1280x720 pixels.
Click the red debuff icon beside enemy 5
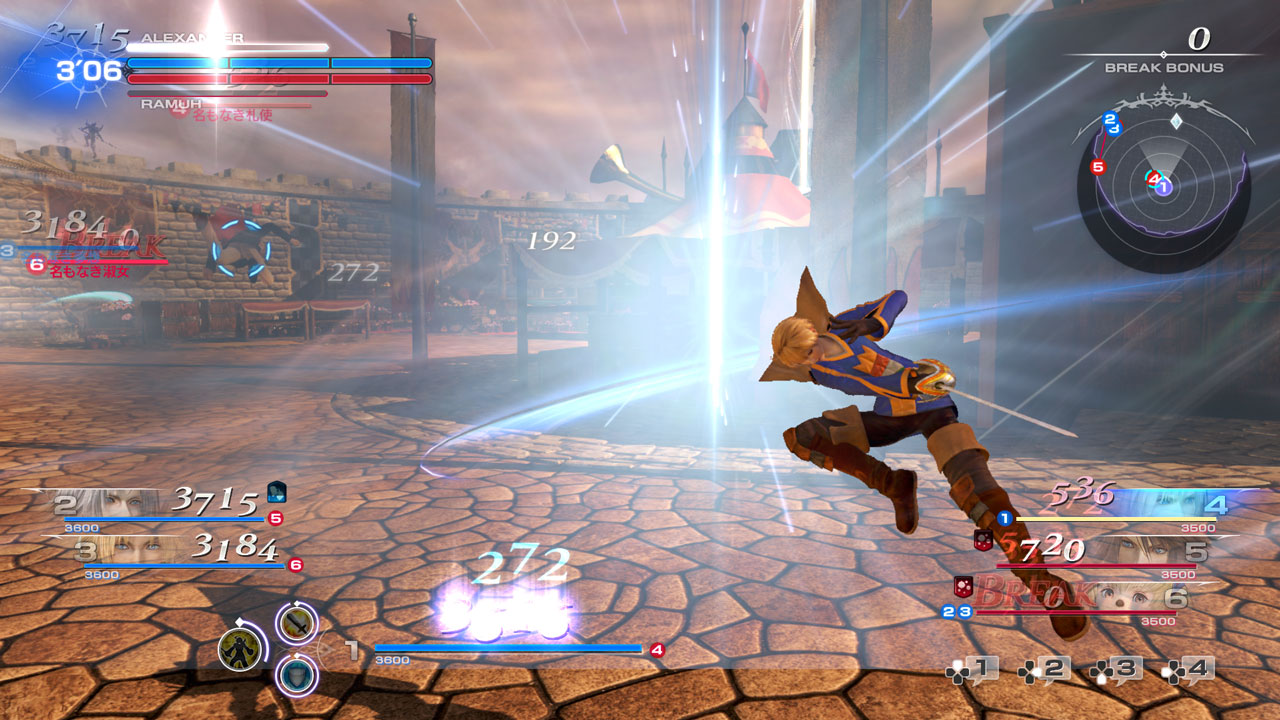983,540
